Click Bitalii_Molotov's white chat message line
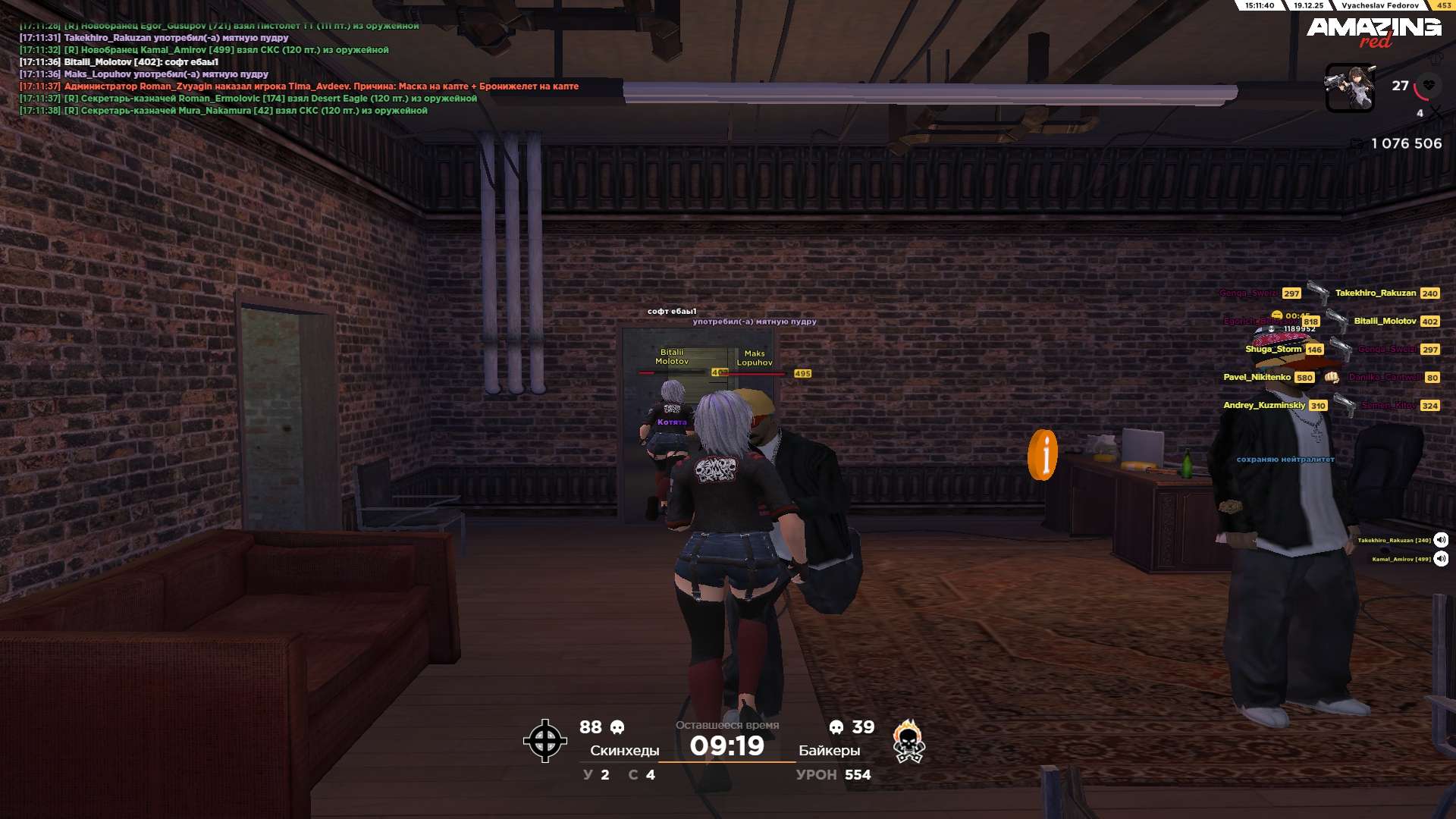Viewport: 1456px width, 819px height. 141,62
